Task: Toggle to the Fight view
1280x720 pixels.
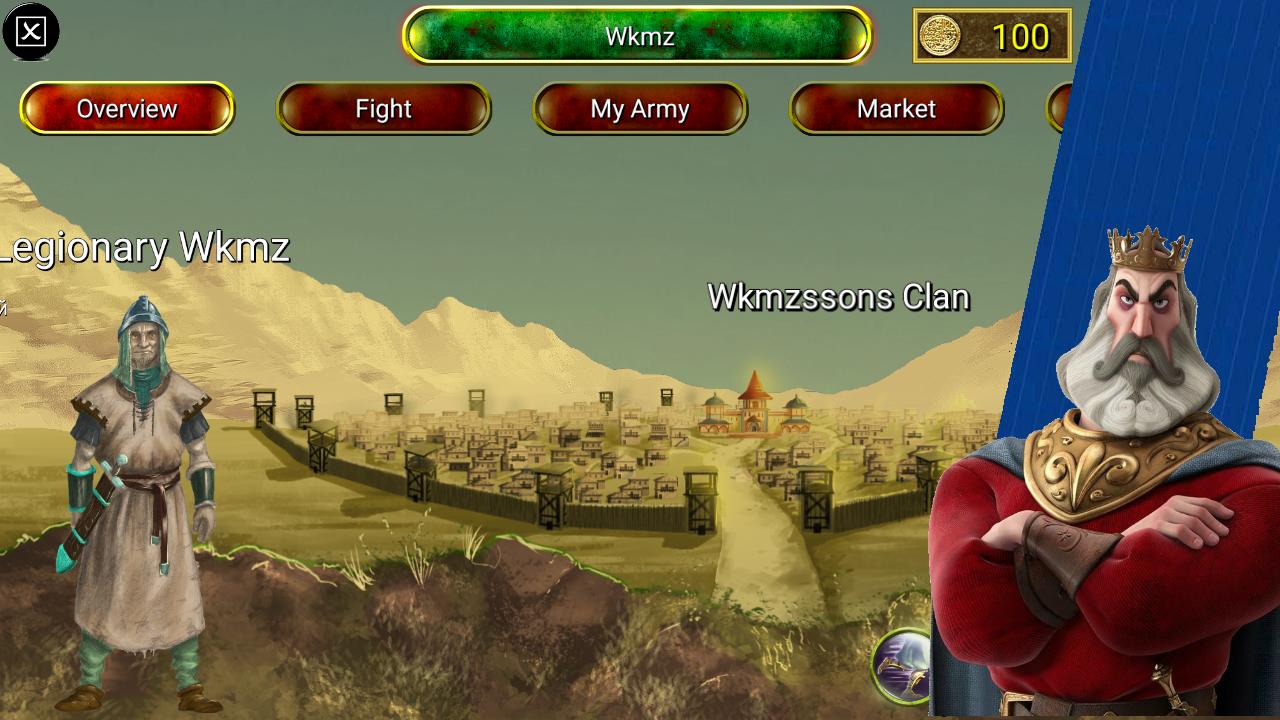Action: click(384, 108)
